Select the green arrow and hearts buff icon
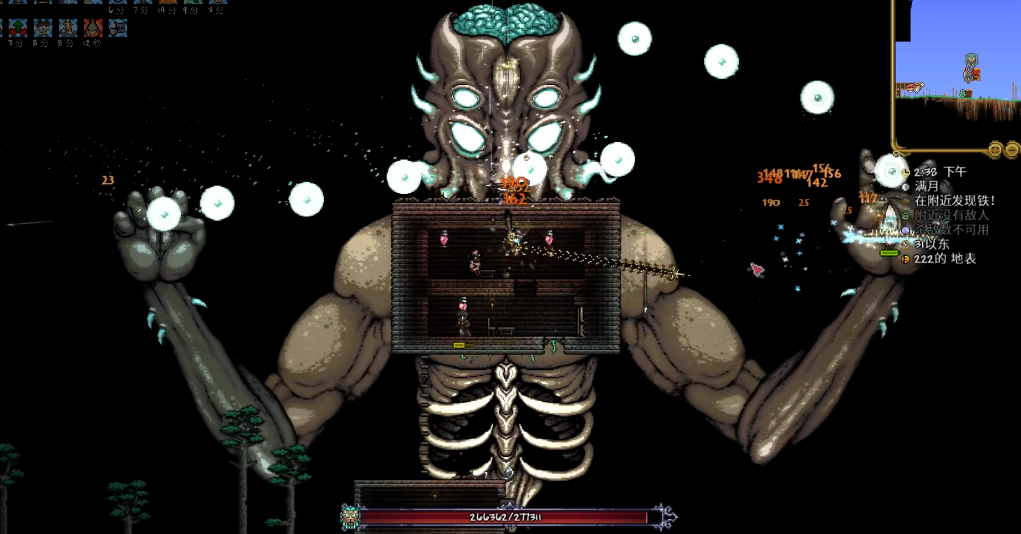1021x534 pixels. pyautogui.click(x=17, y=27)
